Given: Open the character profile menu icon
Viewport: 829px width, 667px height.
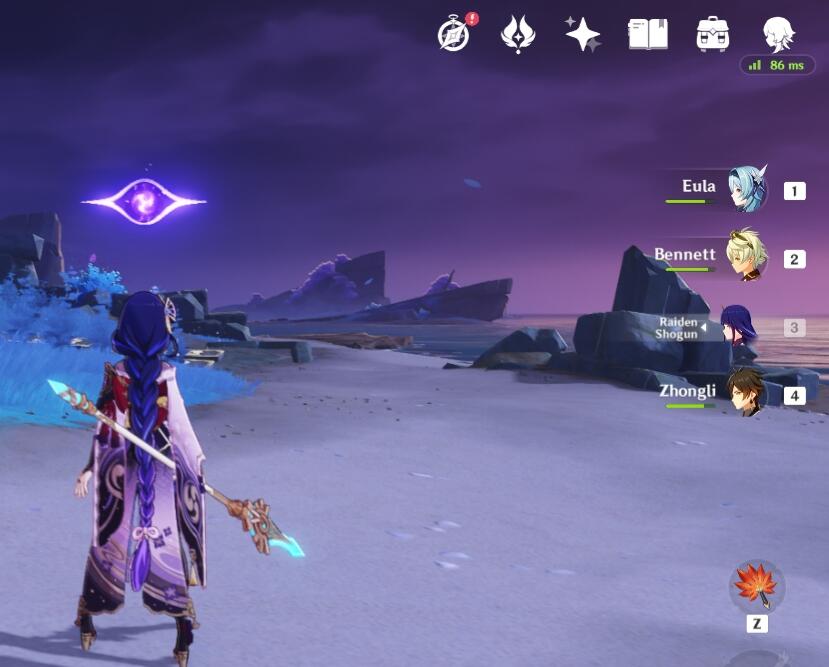Looking at the screenshot, I should pyautogui.click(x=777, y=34).
